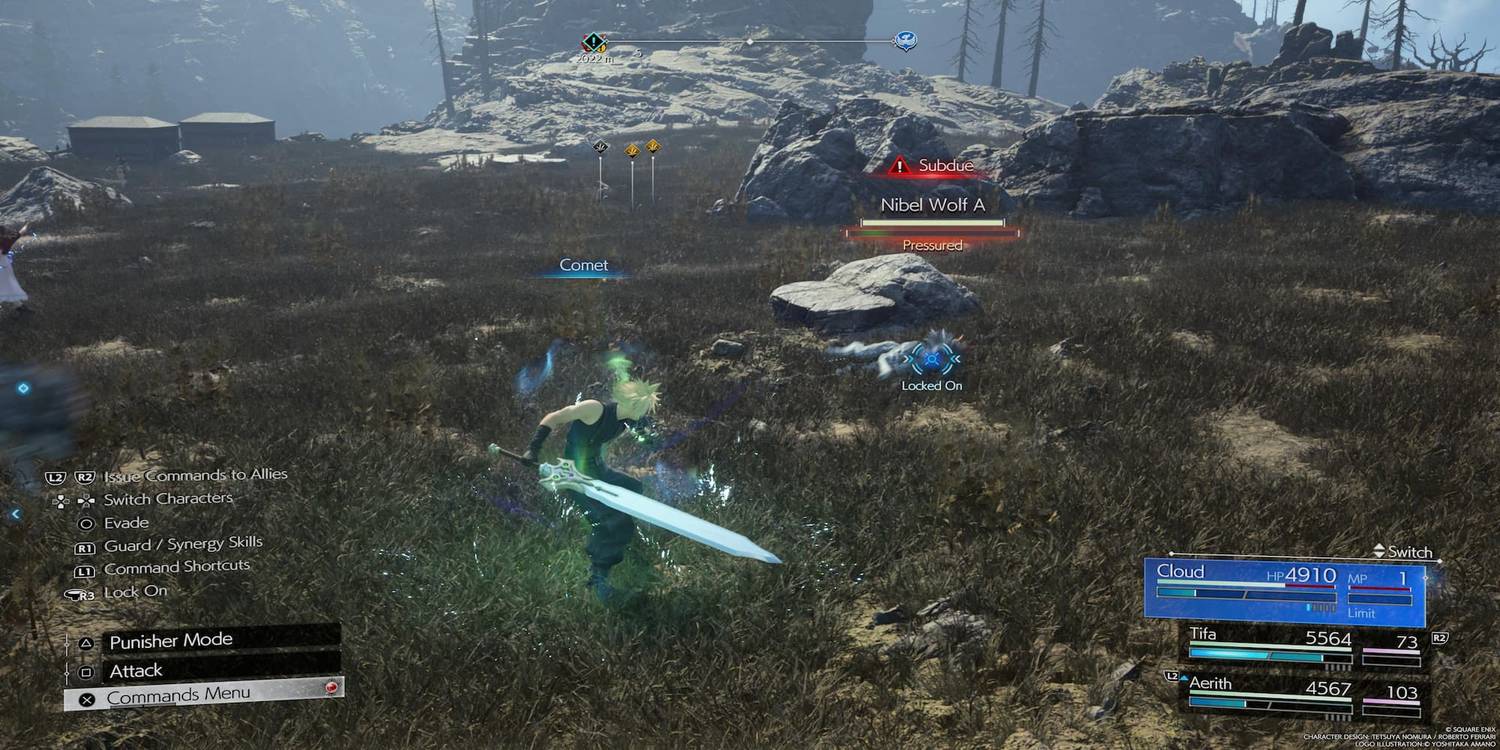Toggle Lock On via the R3 prompt
The height and width of the screenshot is (750, 1500).
pos(119,591)
